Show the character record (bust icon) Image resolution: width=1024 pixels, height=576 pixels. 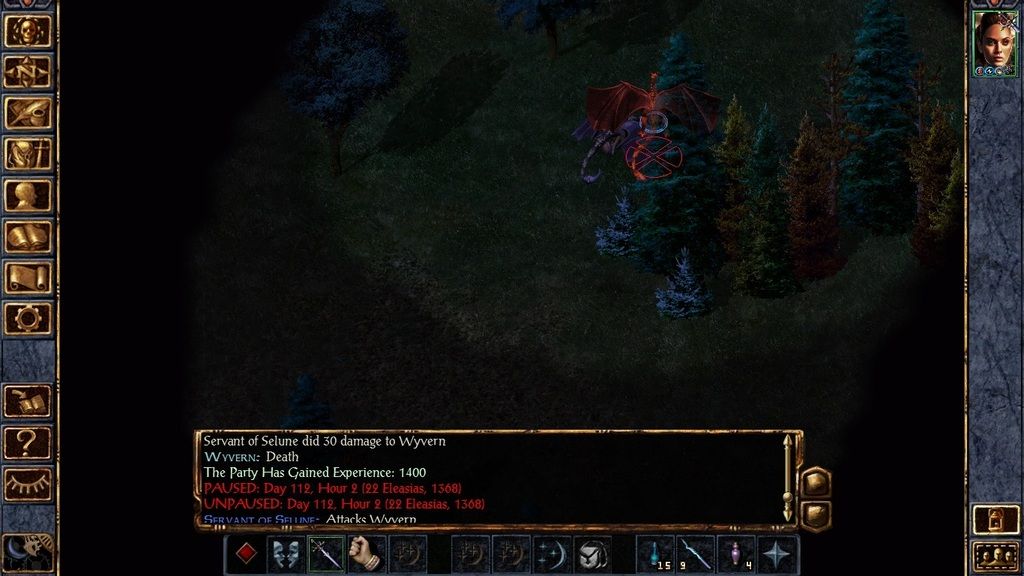pyautogui.click(x=28, y=195)
